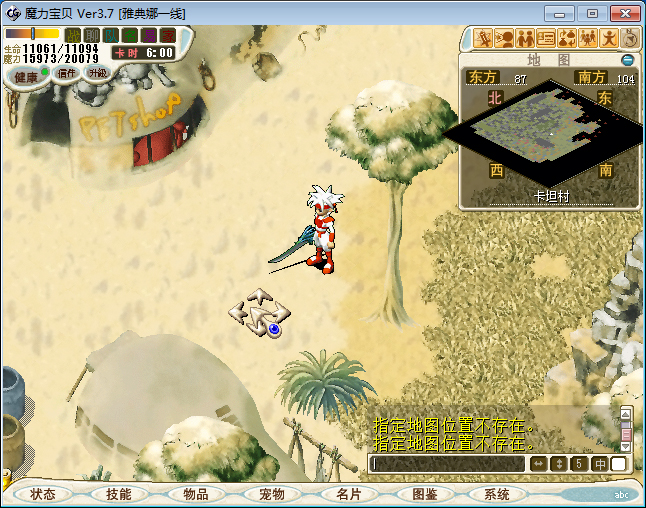Image resolution: width=646 pixels, height=508 pixels.
Task: Focus the chat input field
Action: (x=447, y=464)
